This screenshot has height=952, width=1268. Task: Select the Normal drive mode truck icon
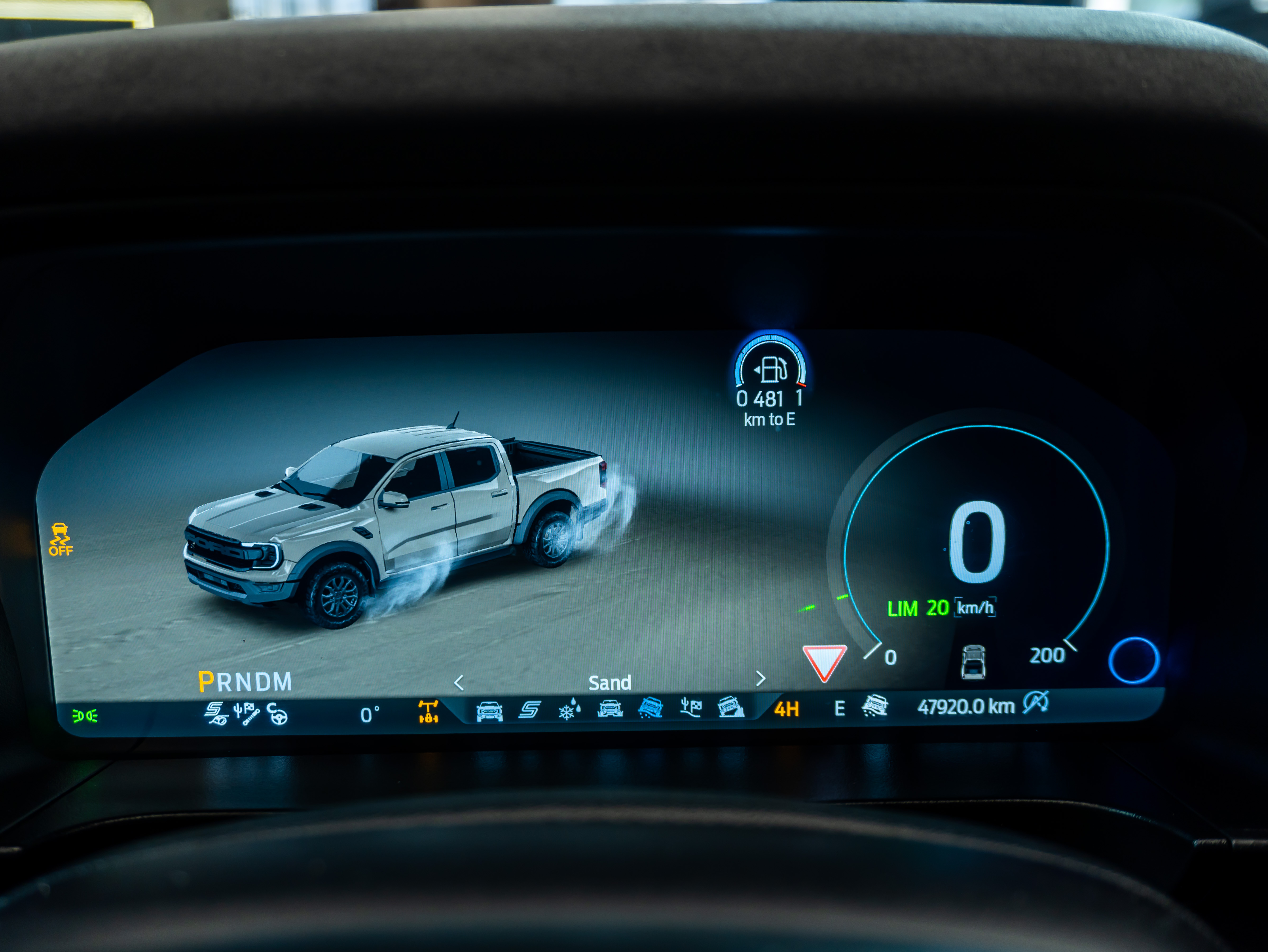489,711
